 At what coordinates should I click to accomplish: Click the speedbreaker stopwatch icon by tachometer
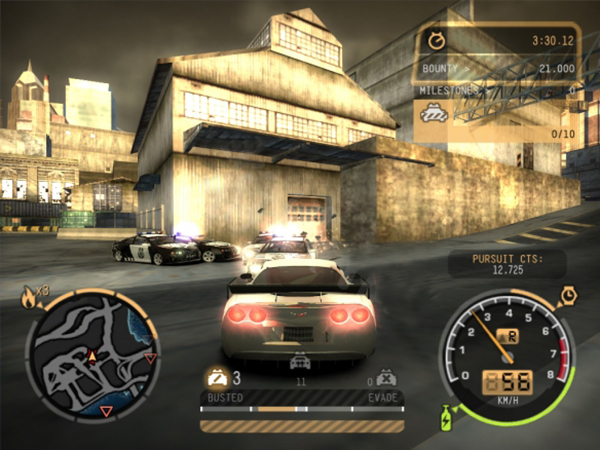tap(568, 295)
